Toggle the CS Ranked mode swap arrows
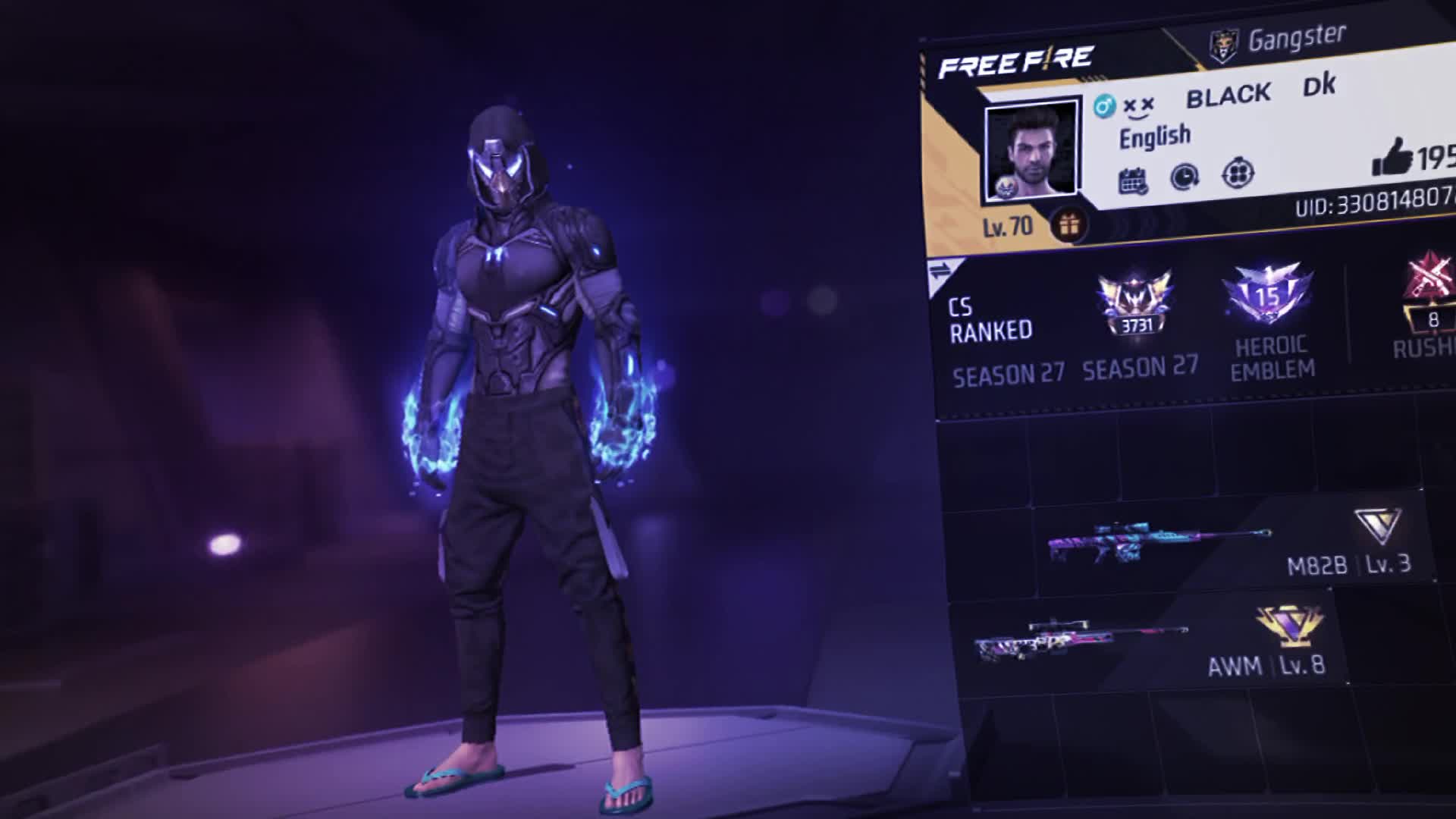 (x=940, y=271)
